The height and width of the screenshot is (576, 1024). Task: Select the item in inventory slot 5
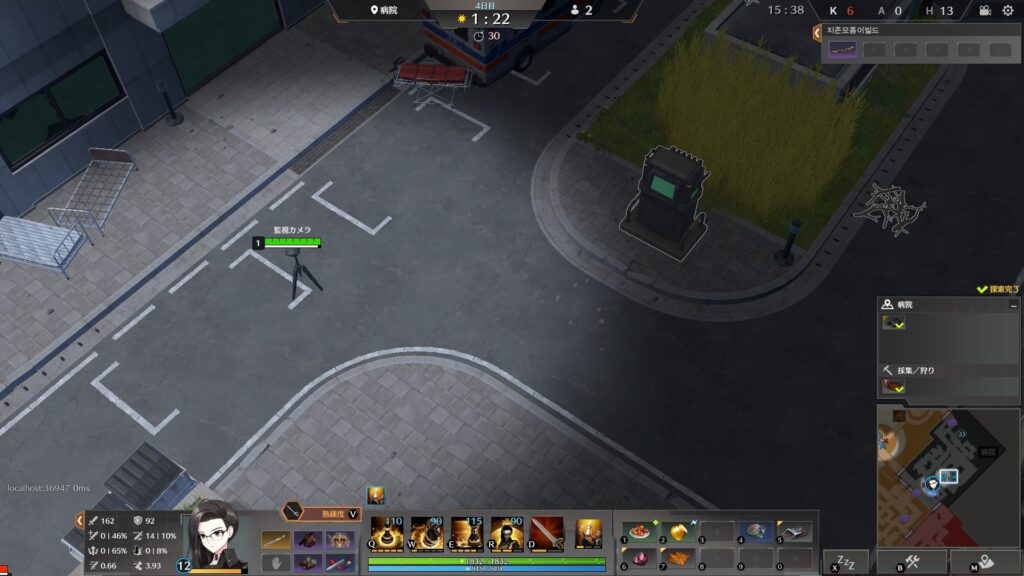click(794, 532)
